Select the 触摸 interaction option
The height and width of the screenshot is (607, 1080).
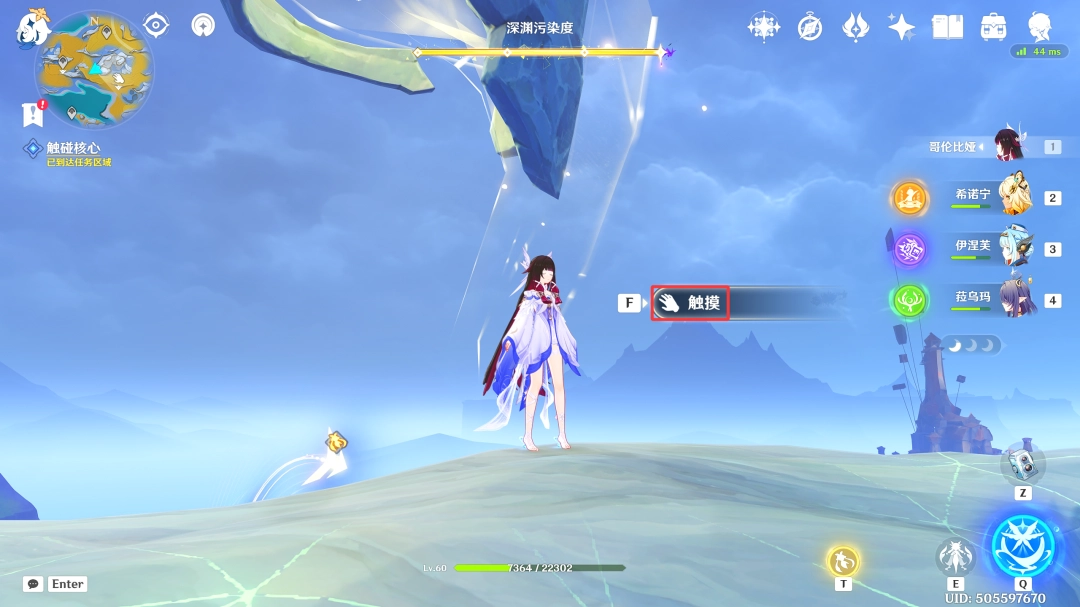[x=690, y=302]
